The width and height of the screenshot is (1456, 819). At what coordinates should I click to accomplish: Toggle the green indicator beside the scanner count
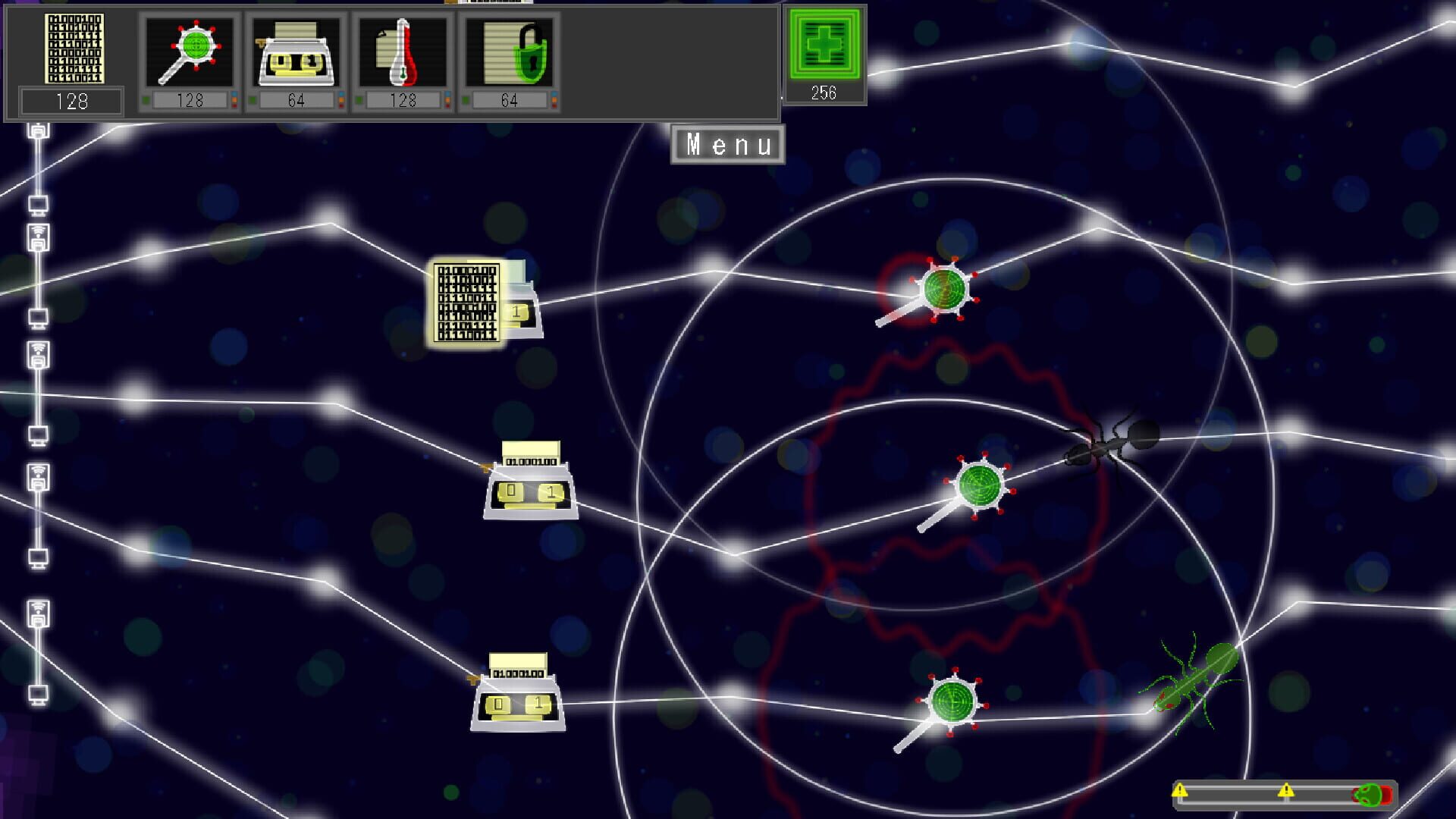coord(146,99)
